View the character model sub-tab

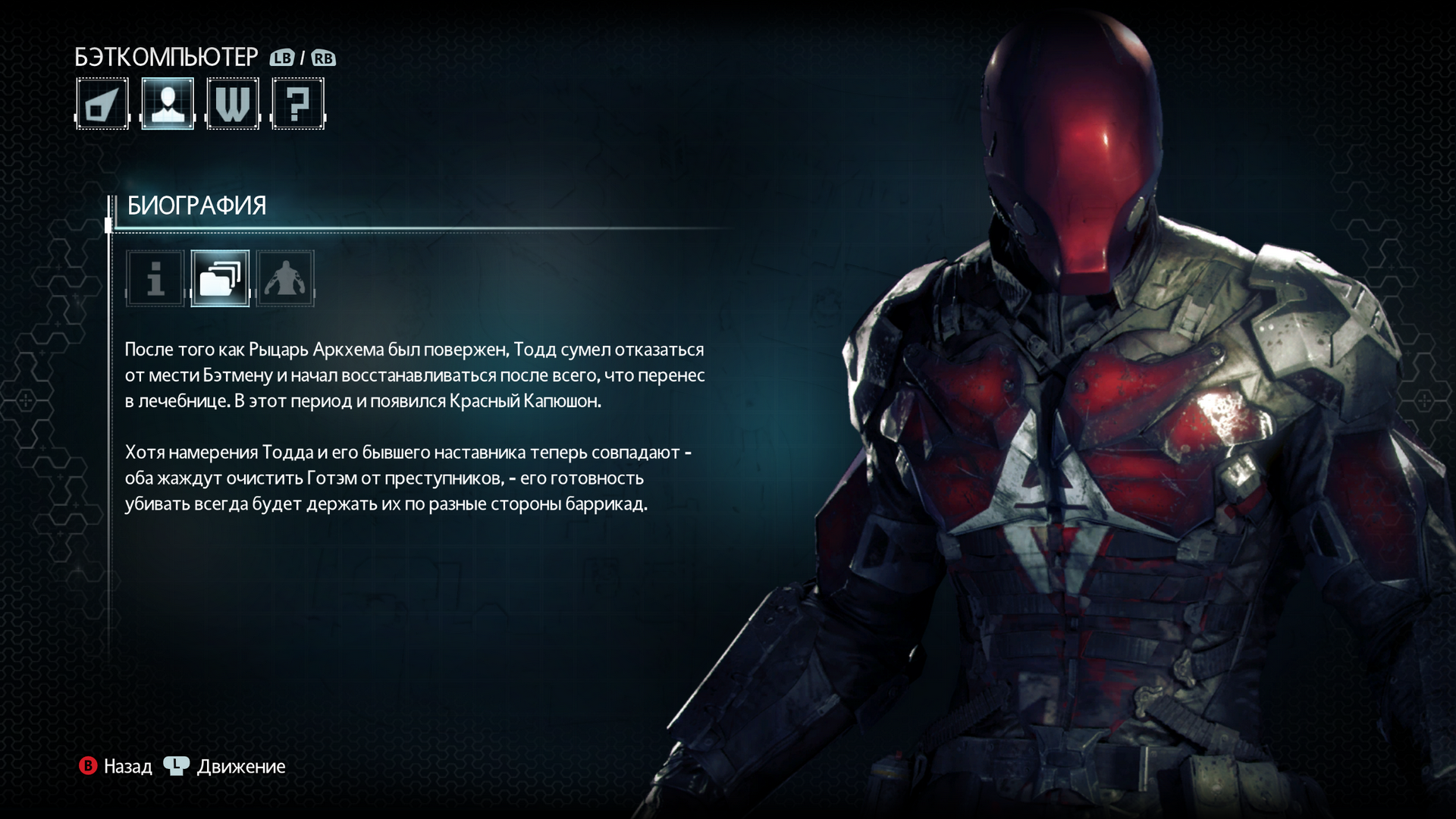tap(285, 278)
